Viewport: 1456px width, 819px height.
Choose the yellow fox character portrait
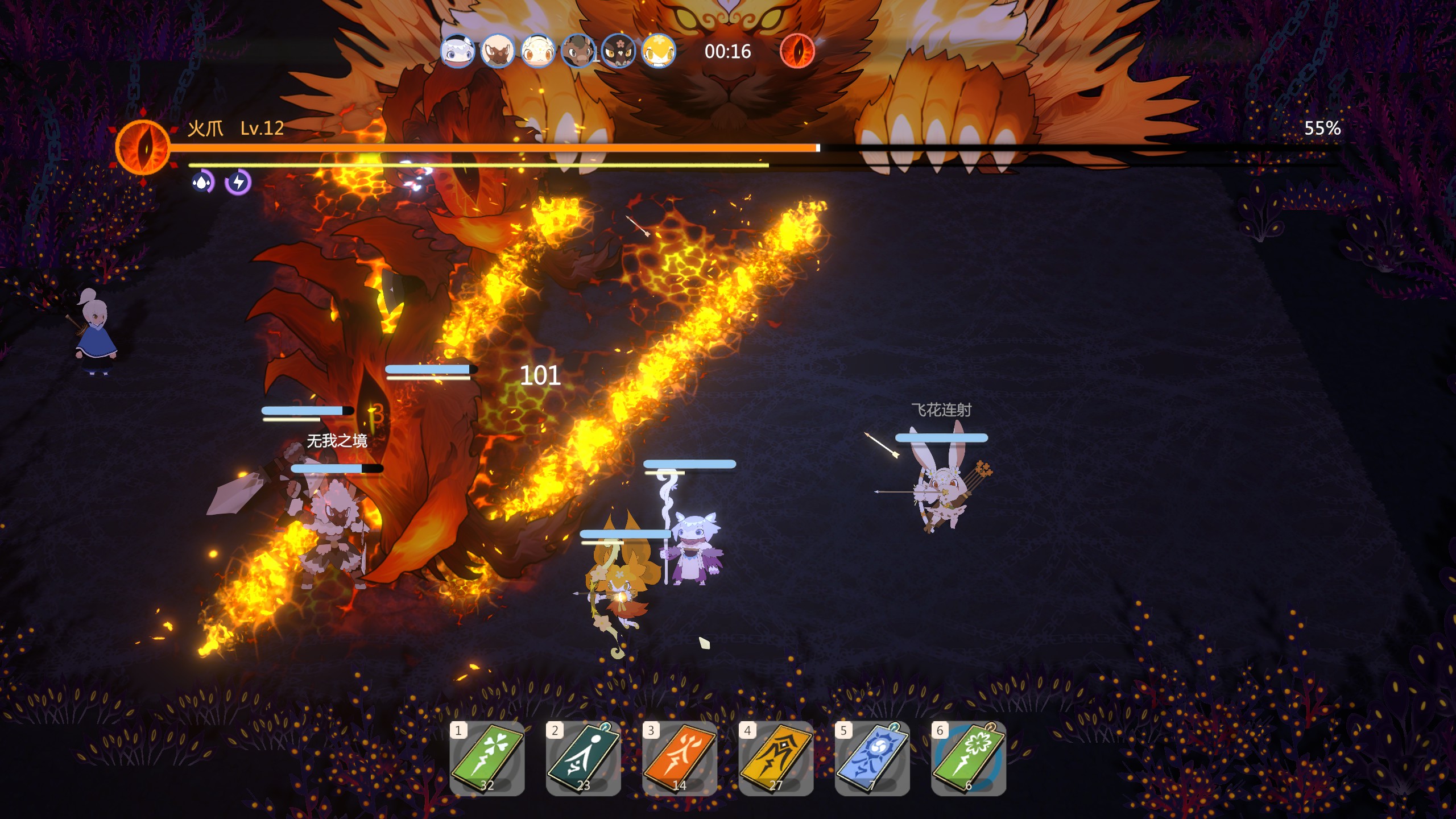(x=659, y=51)
